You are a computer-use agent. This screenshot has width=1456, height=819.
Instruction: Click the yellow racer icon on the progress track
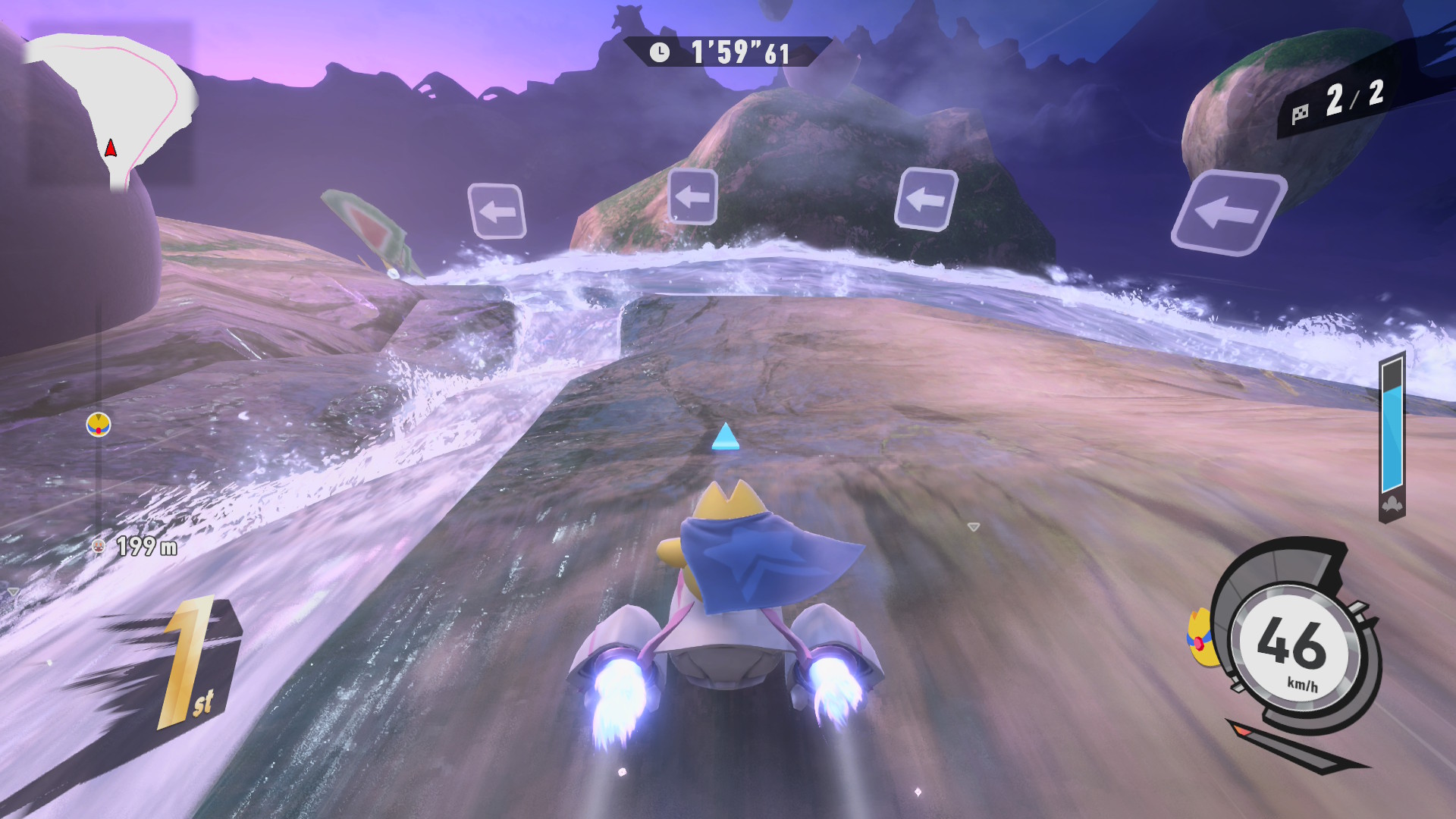point(99,425)
